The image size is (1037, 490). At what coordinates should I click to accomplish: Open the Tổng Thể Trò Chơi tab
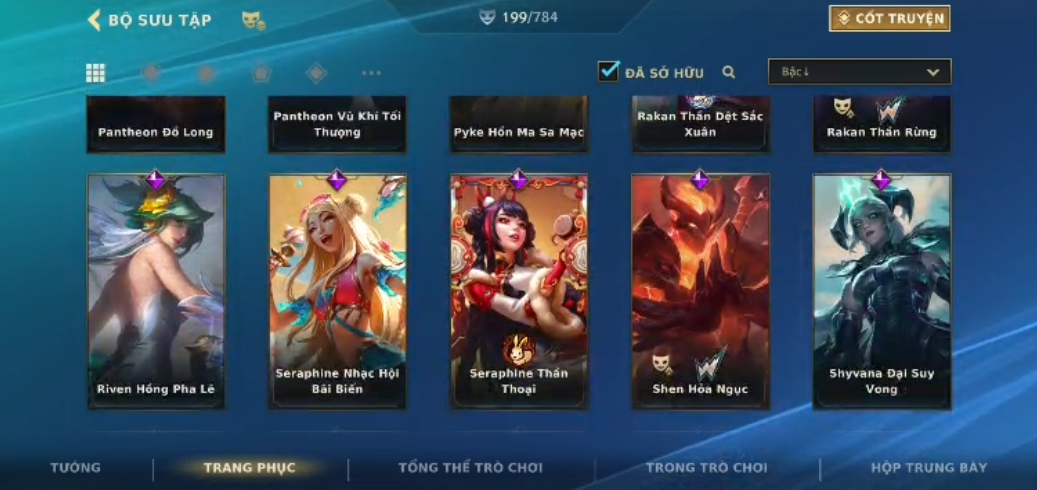pyautogui.click(x=470, y=468)
